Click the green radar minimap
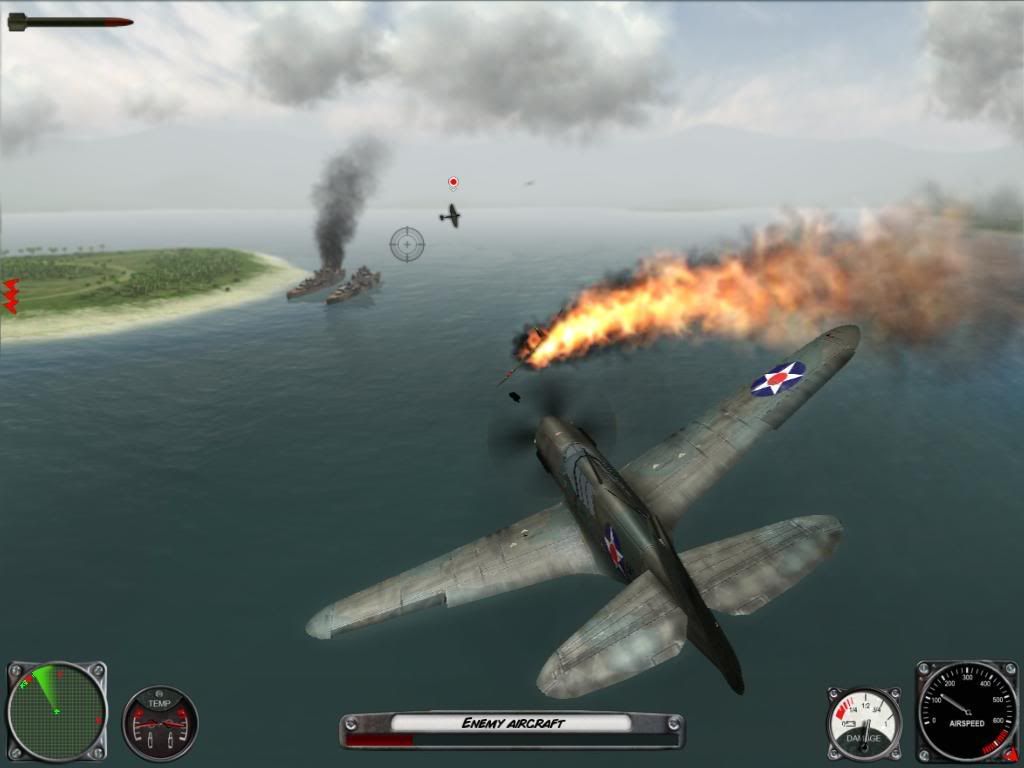Screen dimensions: 1024x768 [x=56, y=711]
